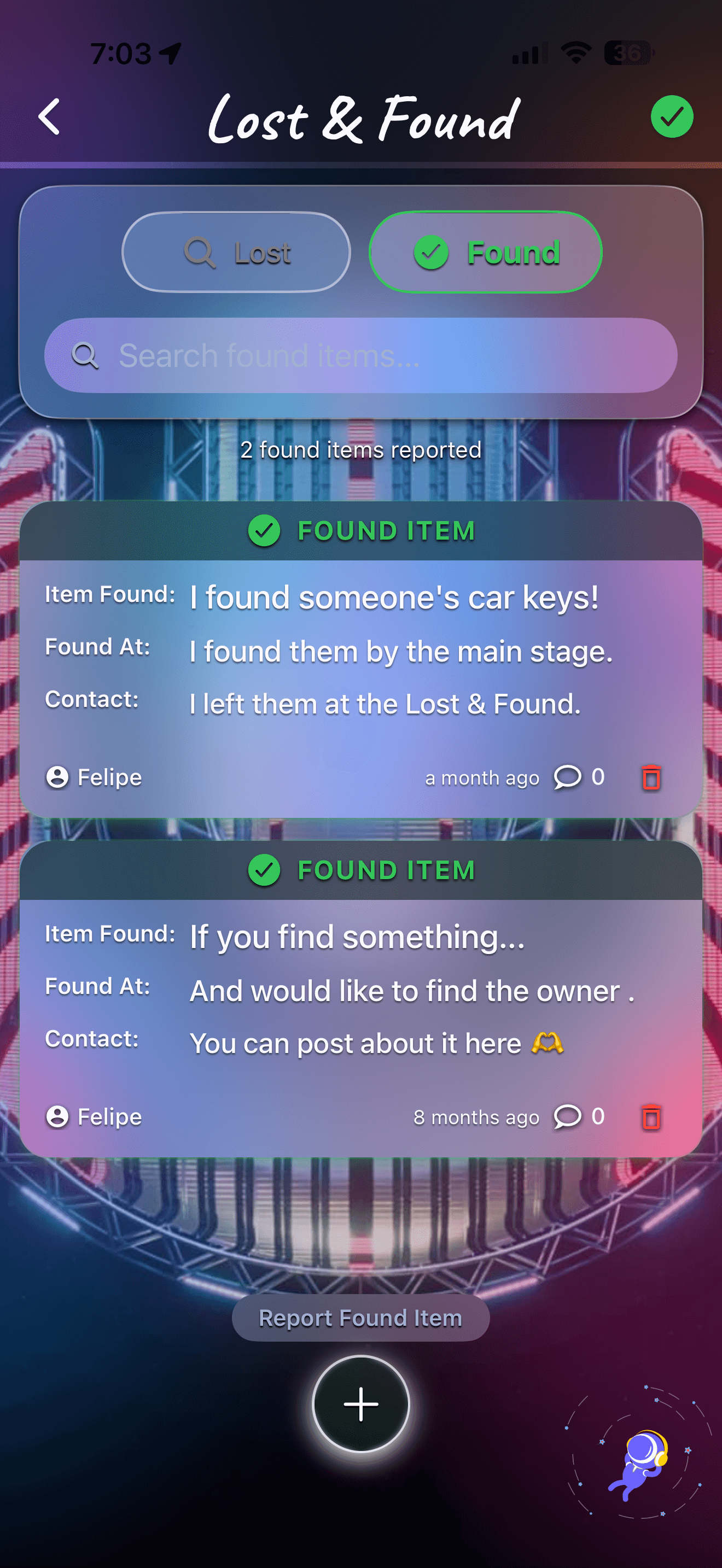The height and width of the screenshot is (1568, 722).
Task: Tap the FOUND ITEM header on the first card
Action: [x=360, y=530]
